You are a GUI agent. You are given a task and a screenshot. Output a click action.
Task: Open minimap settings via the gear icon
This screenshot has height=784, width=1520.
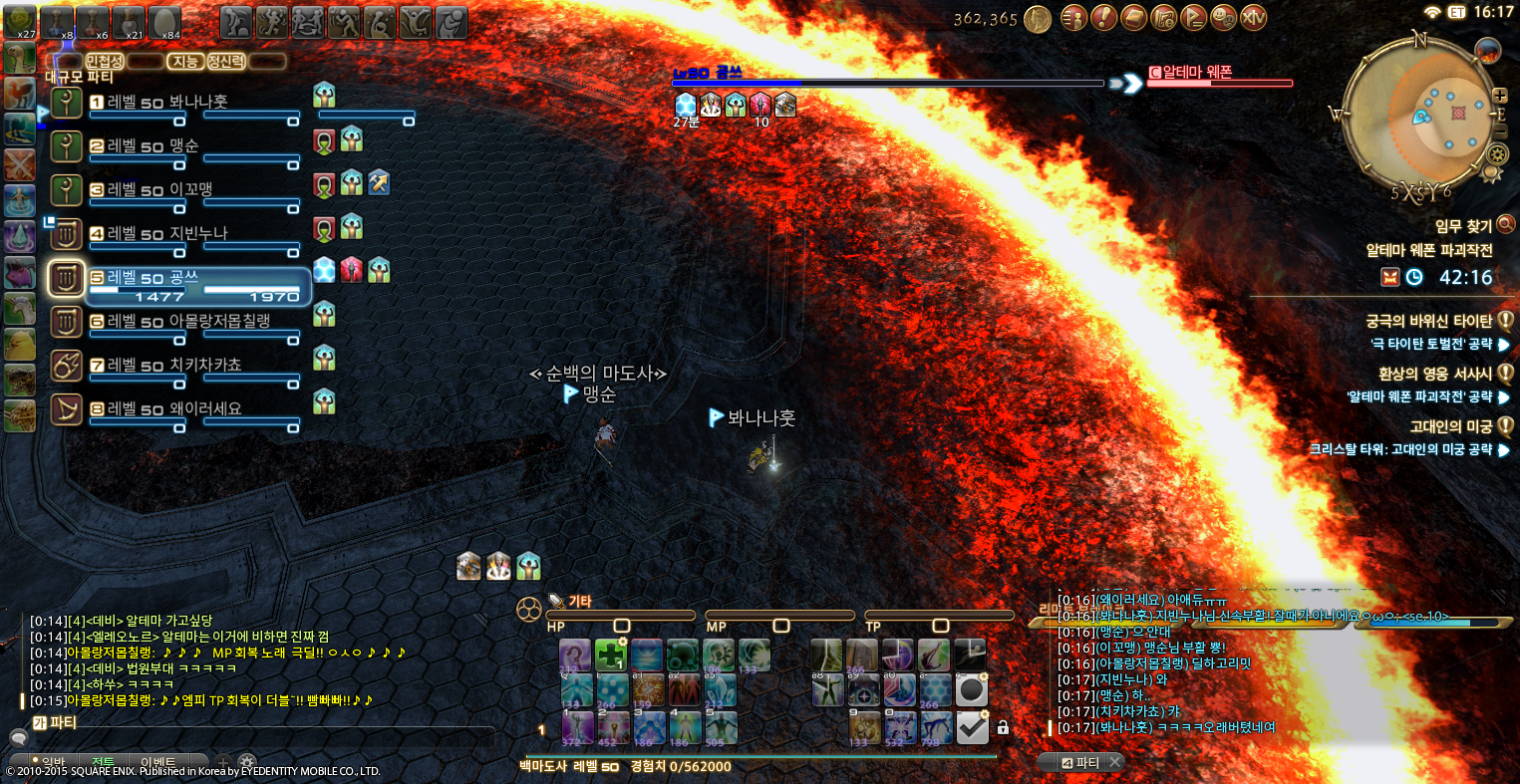(x=1496, y=154)
